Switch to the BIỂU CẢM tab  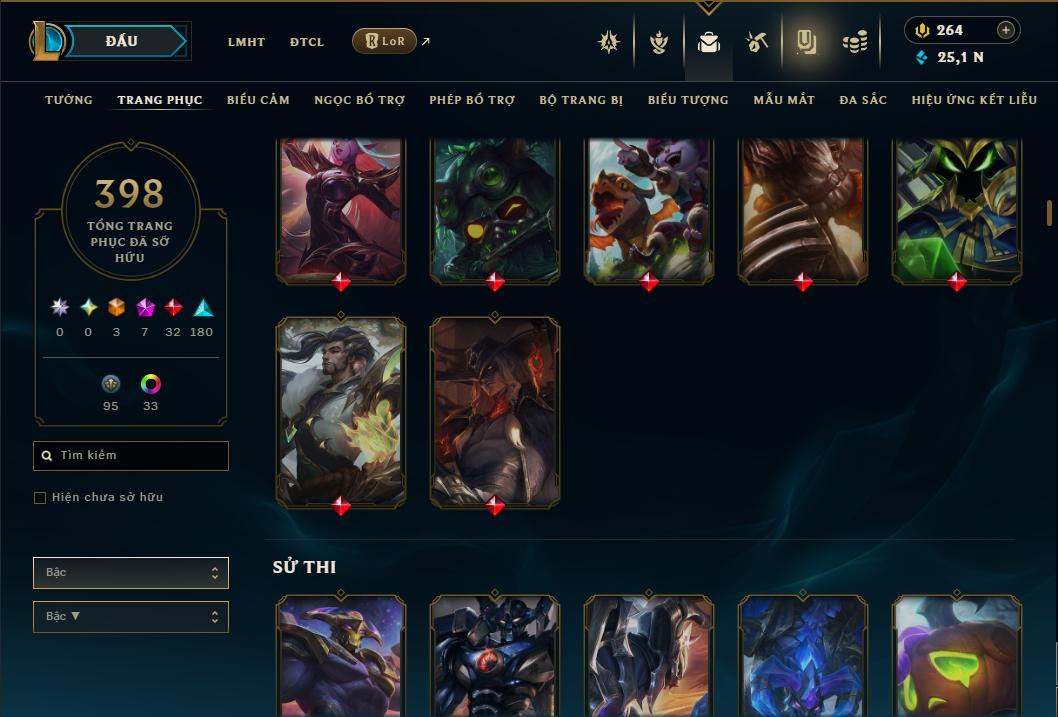[x=258, y=100]
